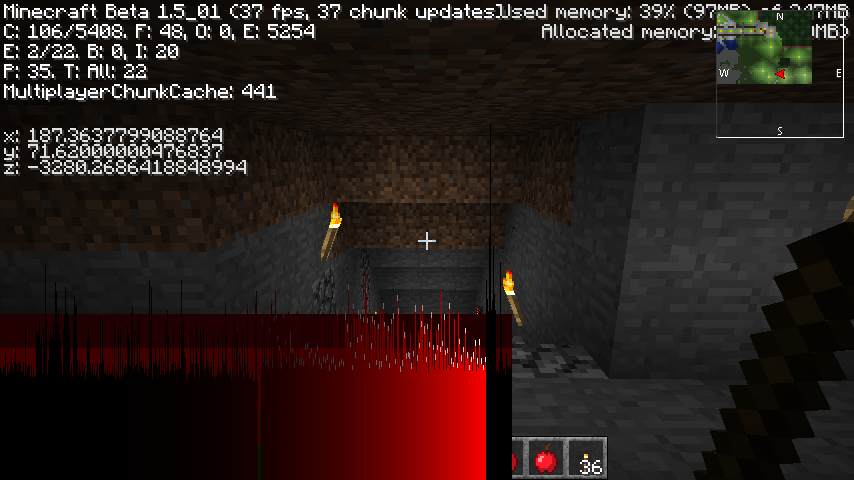The width and height of the screenshot is (854, 480).
Task: Click the red player arrow on minimap
Action: pyautogui.click(x=780, y=74)
